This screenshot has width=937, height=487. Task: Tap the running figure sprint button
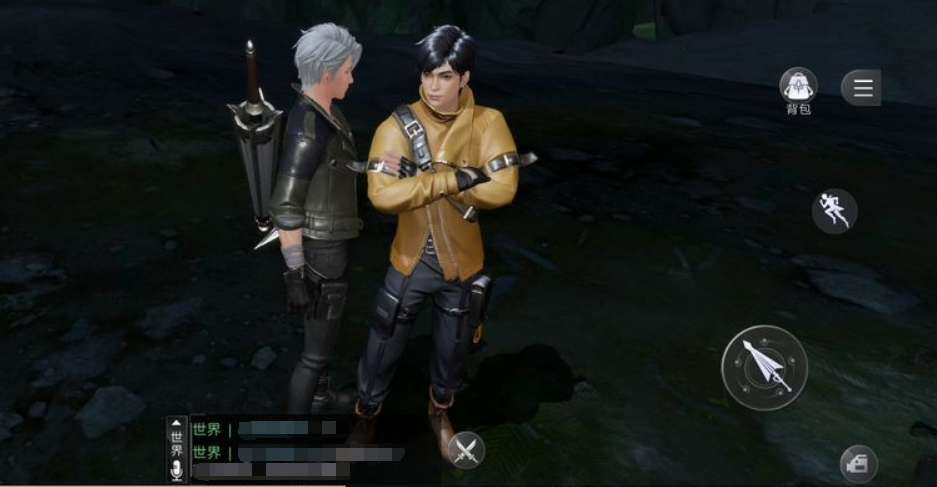click(x=834, y=211)
